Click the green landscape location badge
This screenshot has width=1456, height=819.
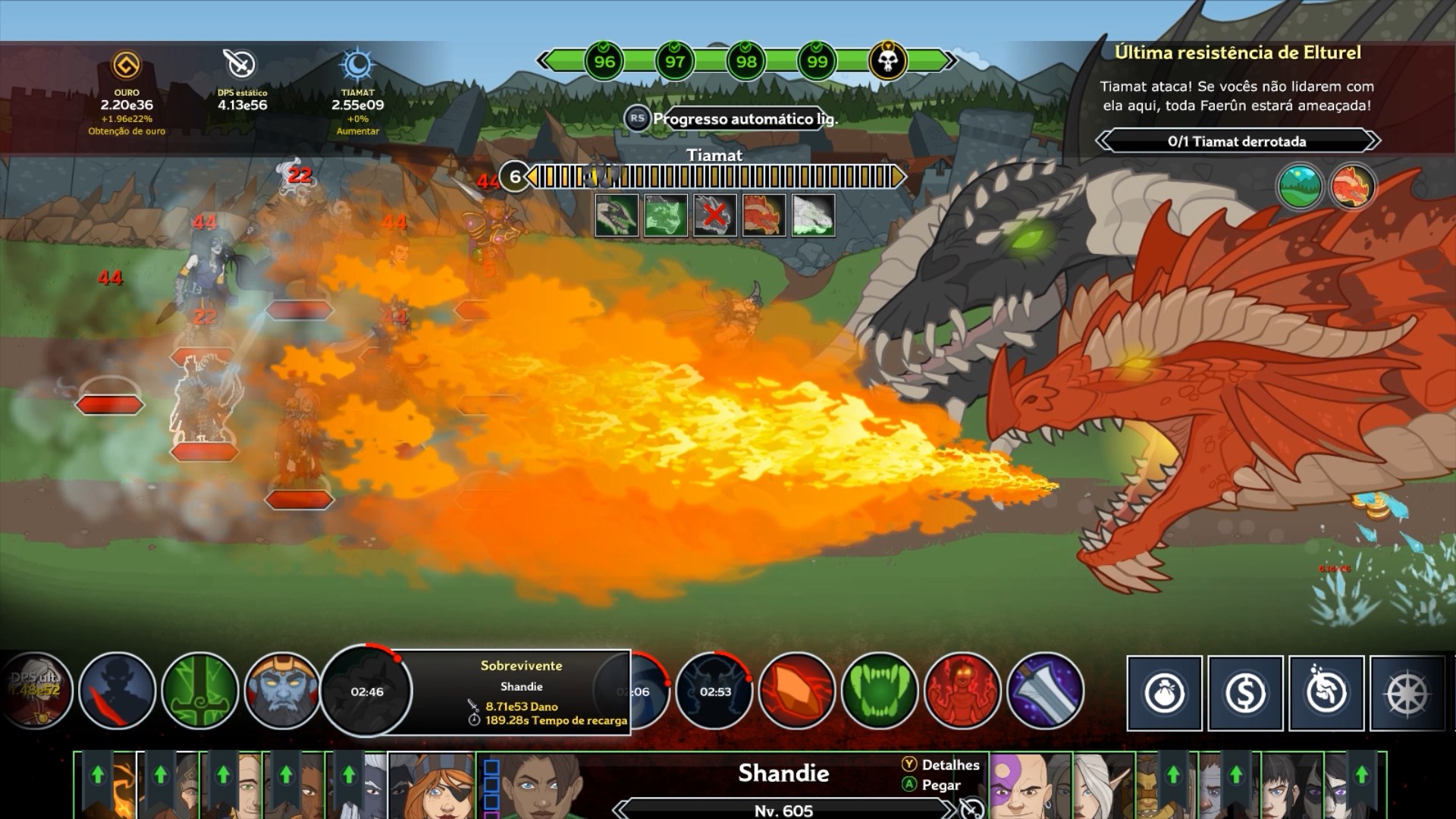click(1301, 187)
